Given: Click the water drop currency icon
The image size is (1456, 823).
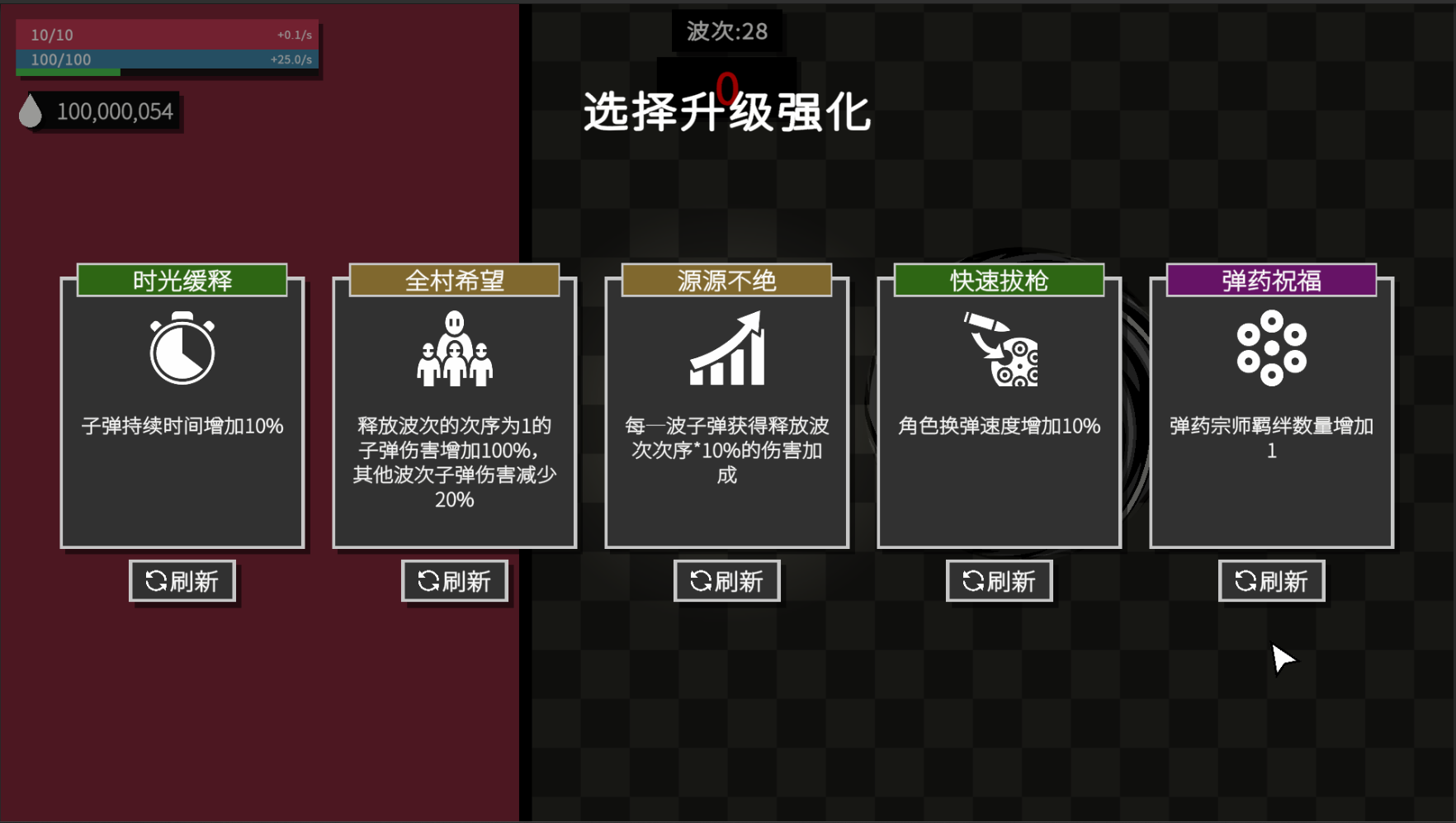Looking at the screenshot, I should point(31,111).
